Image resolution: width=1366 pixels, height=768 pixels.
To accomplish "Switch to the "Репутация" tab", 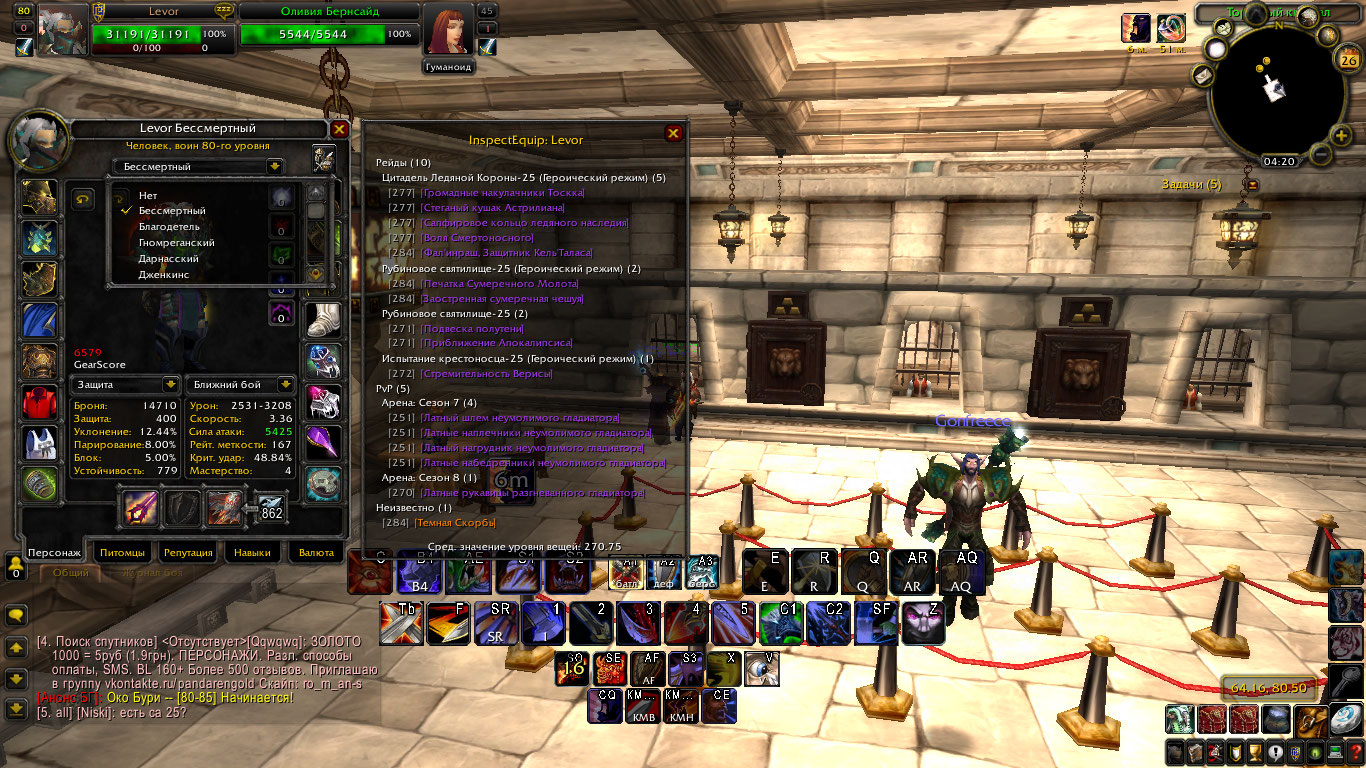I will [188, 552].
